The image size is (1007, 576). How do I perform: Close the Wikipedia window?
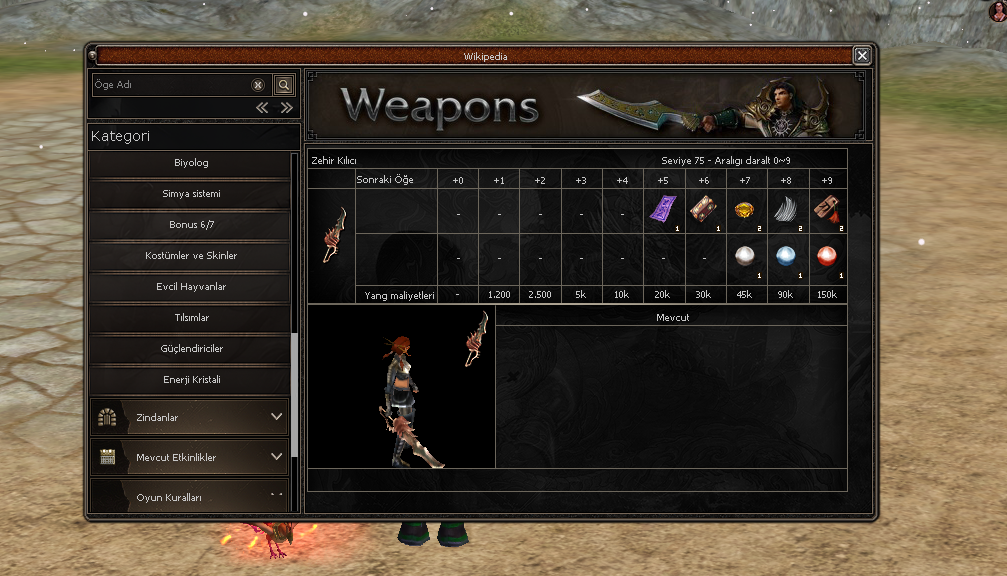click(x=862, y=56)
